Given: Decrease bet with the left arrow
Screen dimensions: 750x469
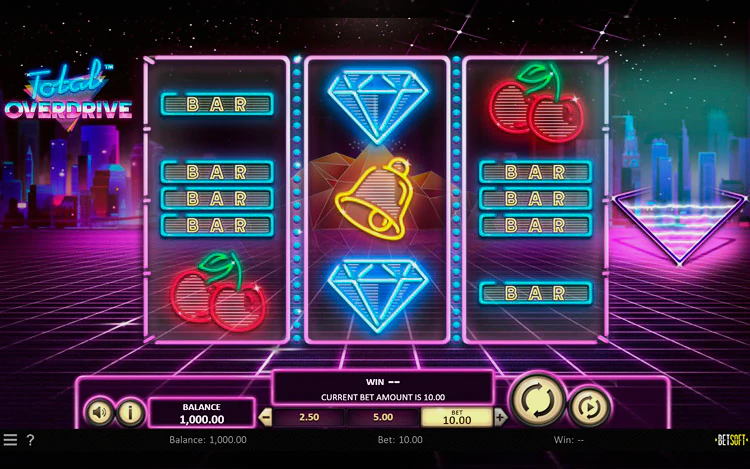Looking at the screenshot, I should [265, 417].
